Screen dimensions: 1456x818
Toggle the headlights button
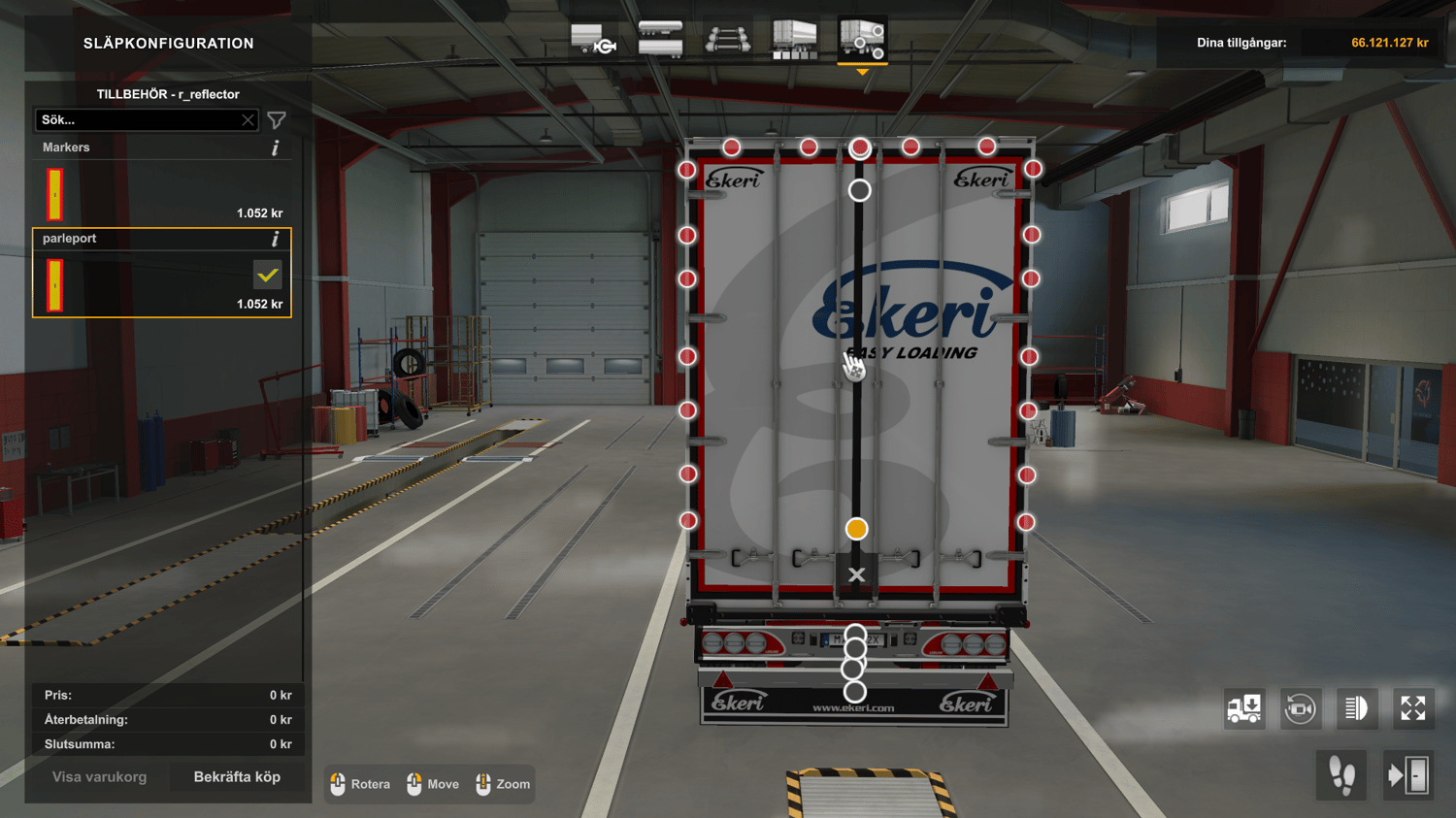click(x=1356, y=708)
